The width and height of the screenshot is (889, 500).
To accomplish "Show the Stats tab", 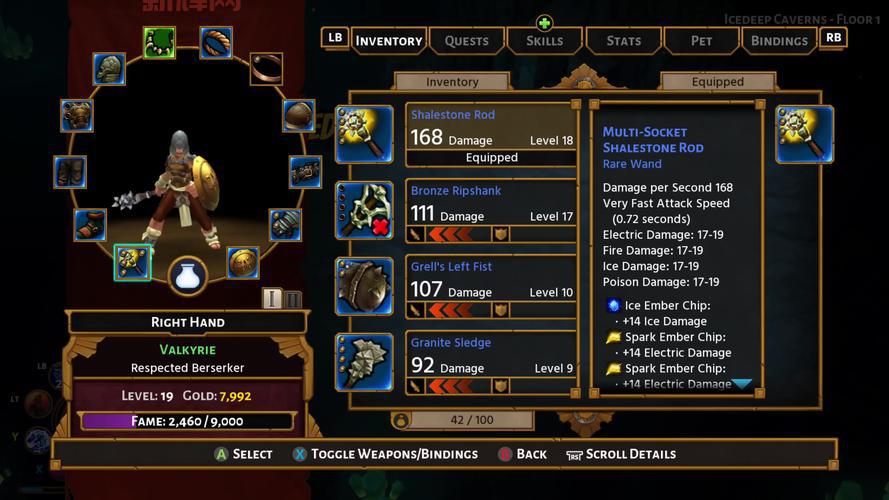I will [x=623, y=41].
